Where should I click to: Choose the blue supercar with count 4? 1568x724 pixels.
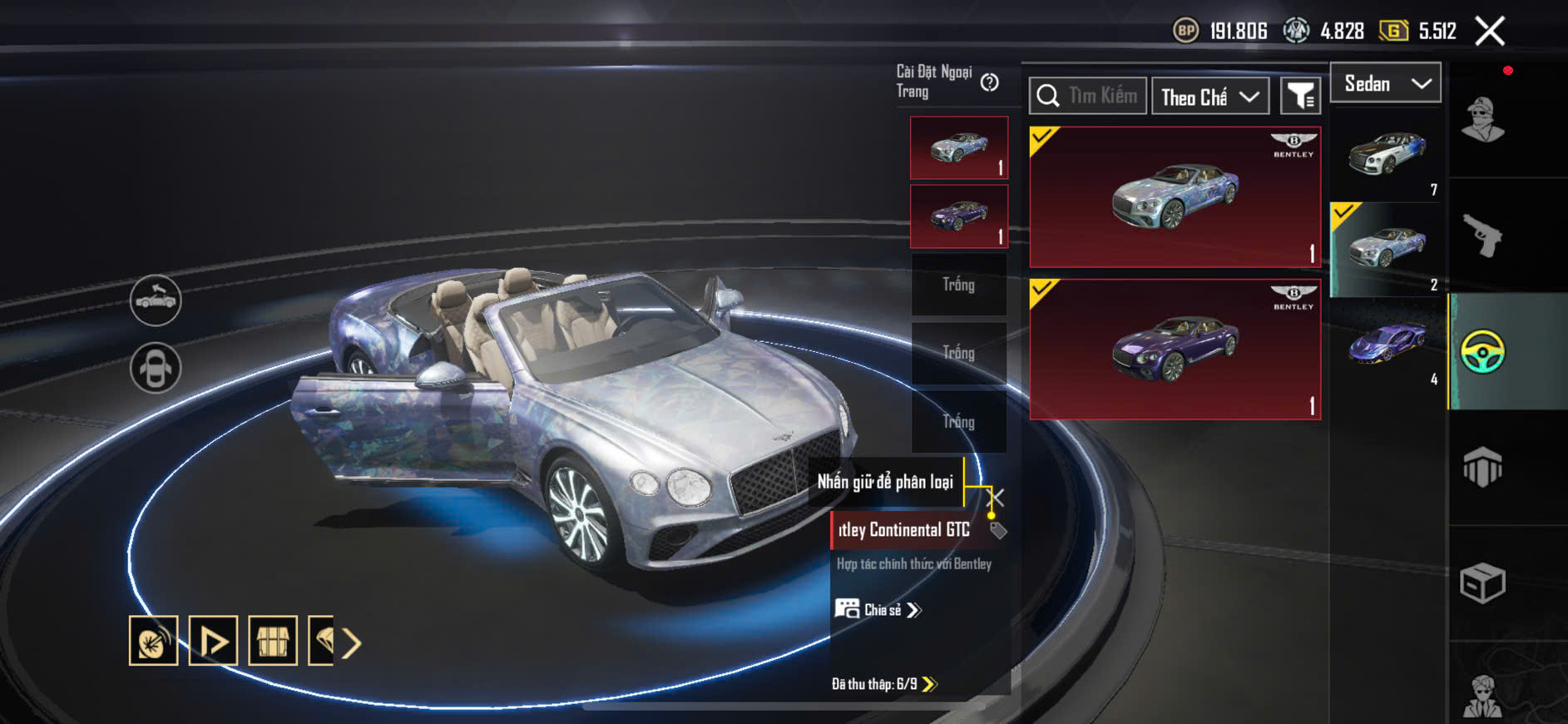tap(1387, 345)
